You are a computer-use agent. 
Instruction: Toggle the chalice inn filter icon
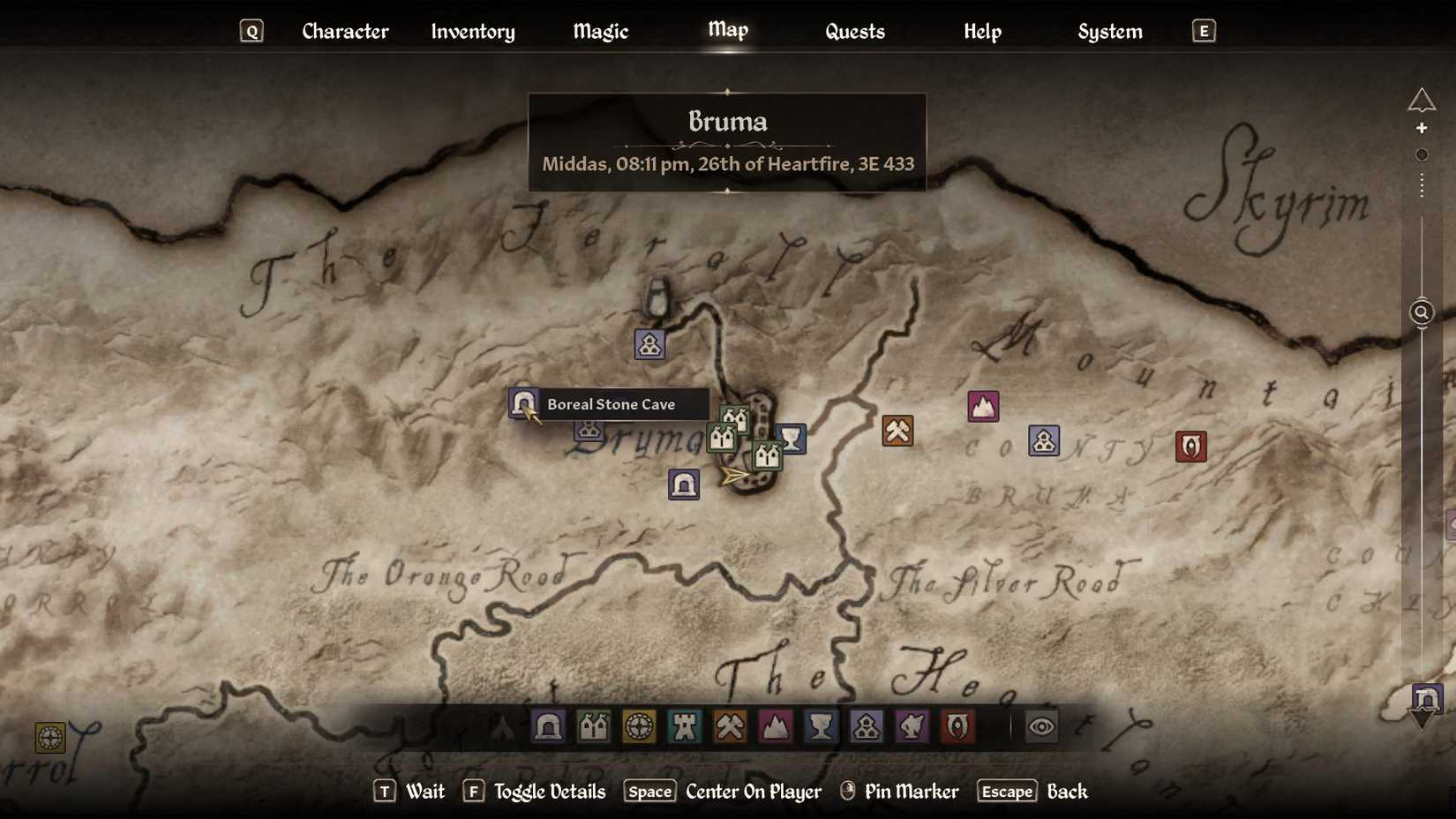click(x=822, y=726)
